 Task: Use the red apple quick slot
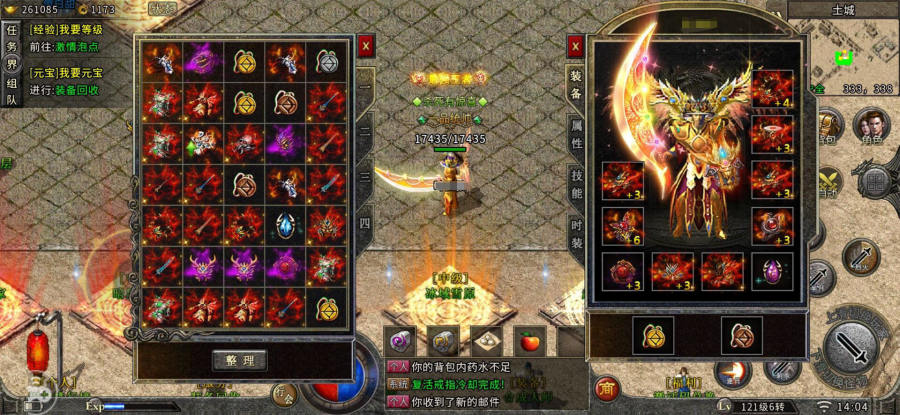(529, 339)
